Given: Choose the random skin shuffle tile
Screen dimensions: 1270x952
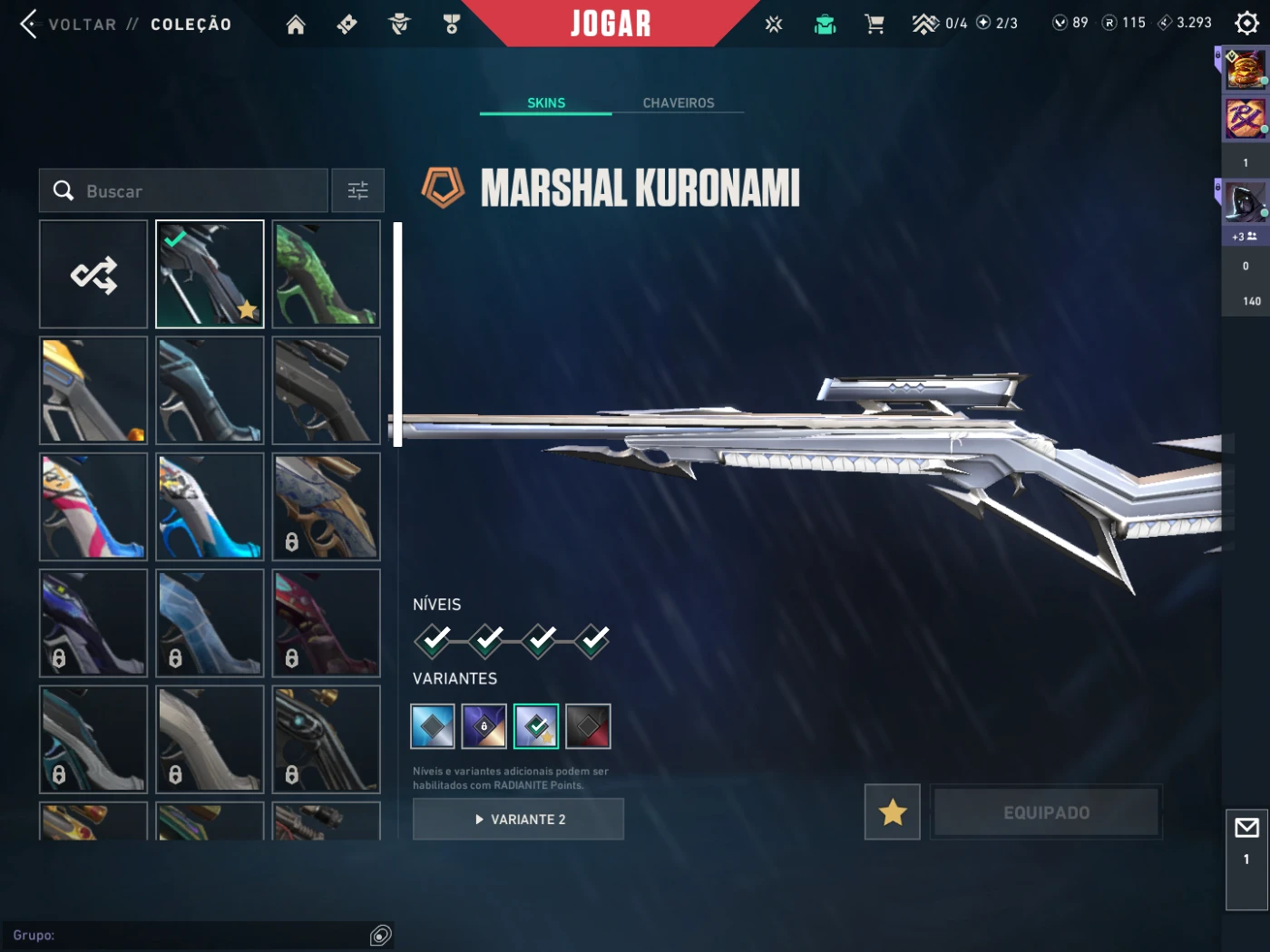Looking at the screenshot, I should coord(93,275).
